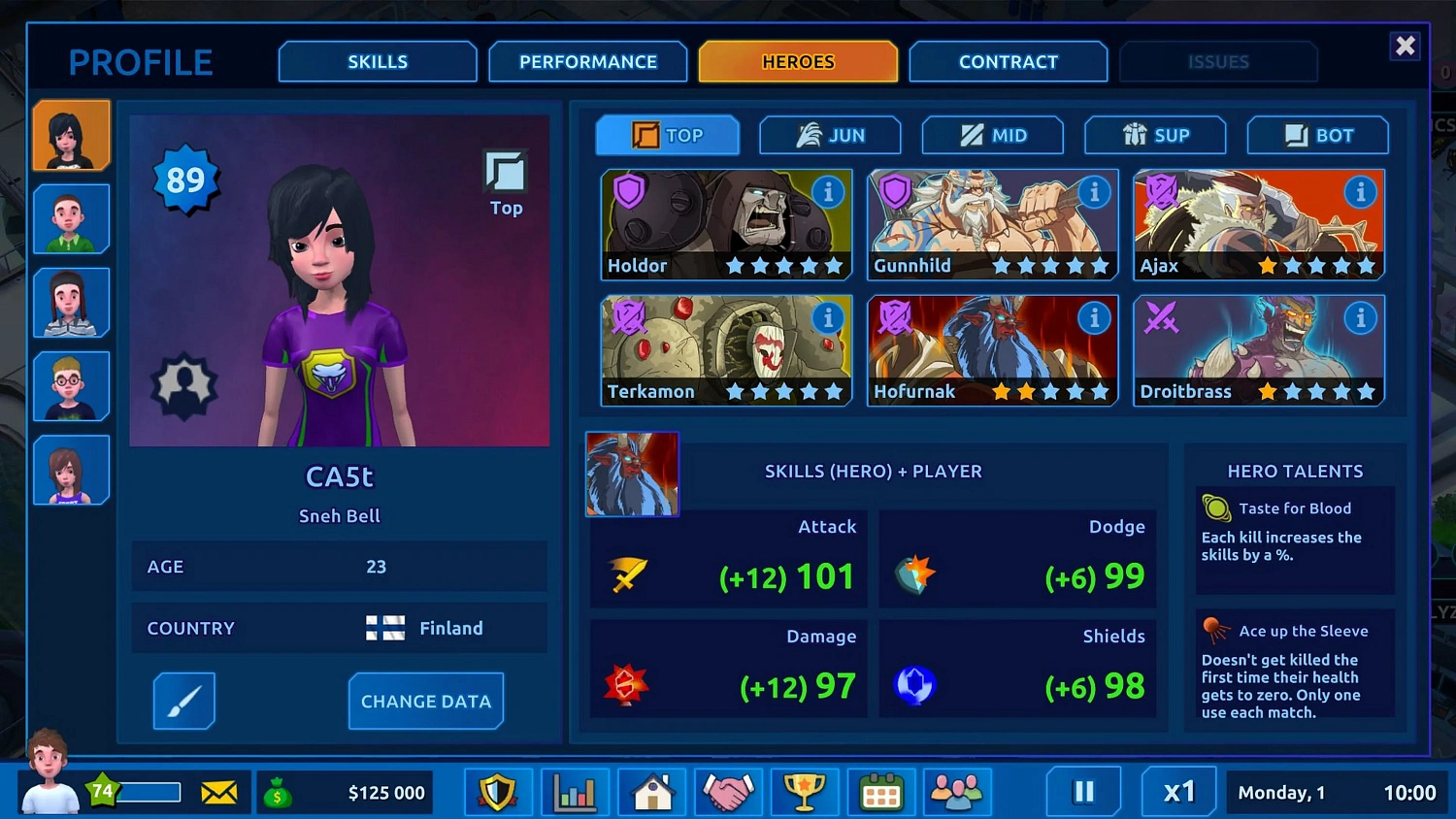This screenshot has height=819, width=1456.
Task: Open the CONTRACT tab
Action: 1008,61
